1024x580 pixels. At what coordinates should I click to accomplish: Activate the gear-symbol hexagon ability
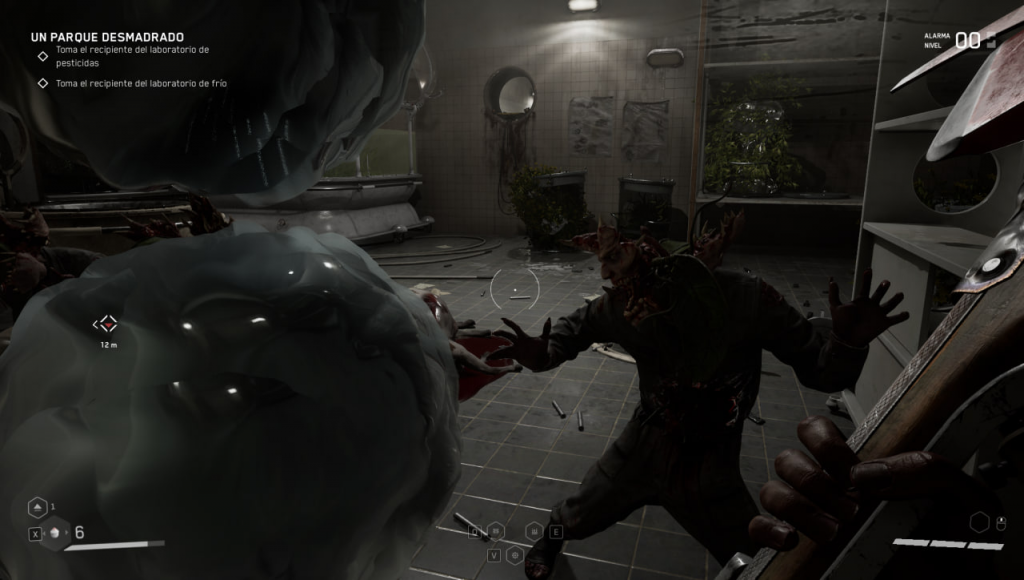515,554
